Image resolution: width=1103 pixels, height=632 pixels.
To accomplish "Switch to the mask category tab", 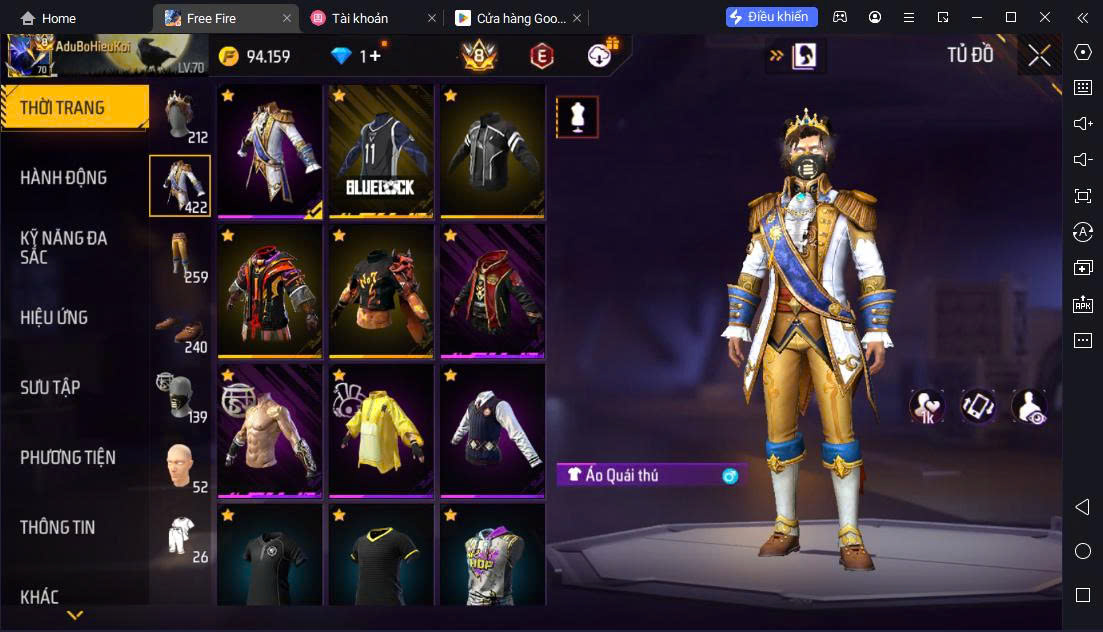I will point(180,396).
